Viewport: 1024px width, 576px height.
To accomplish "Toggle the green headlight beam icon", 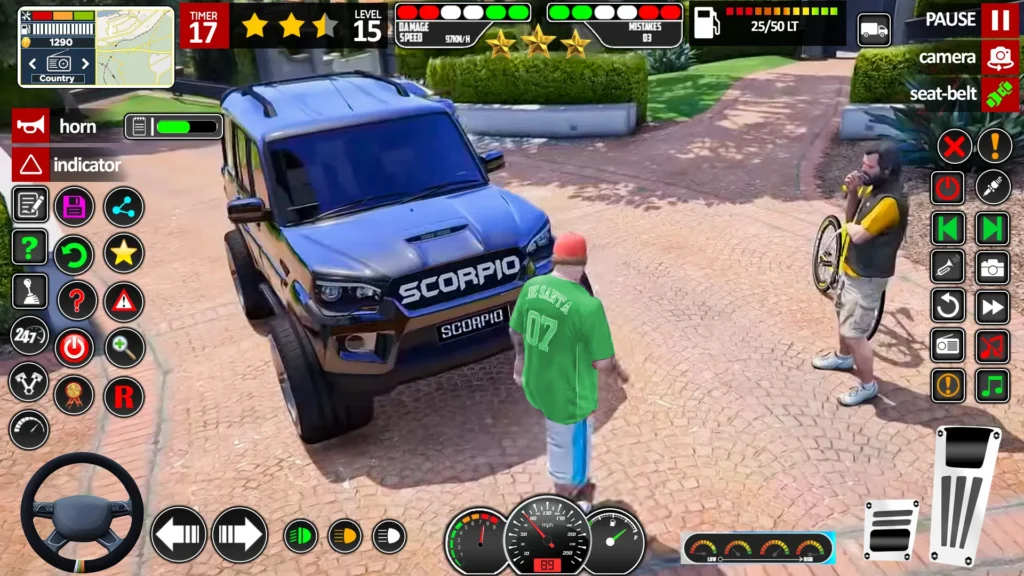I will (300, 536).
